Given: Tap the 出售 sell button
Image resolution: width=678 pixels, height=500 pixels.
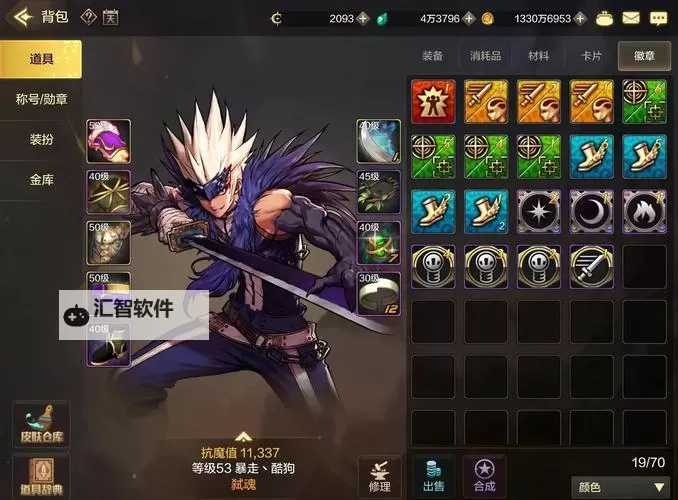Looking at the screenshot, I should (434, 475).
